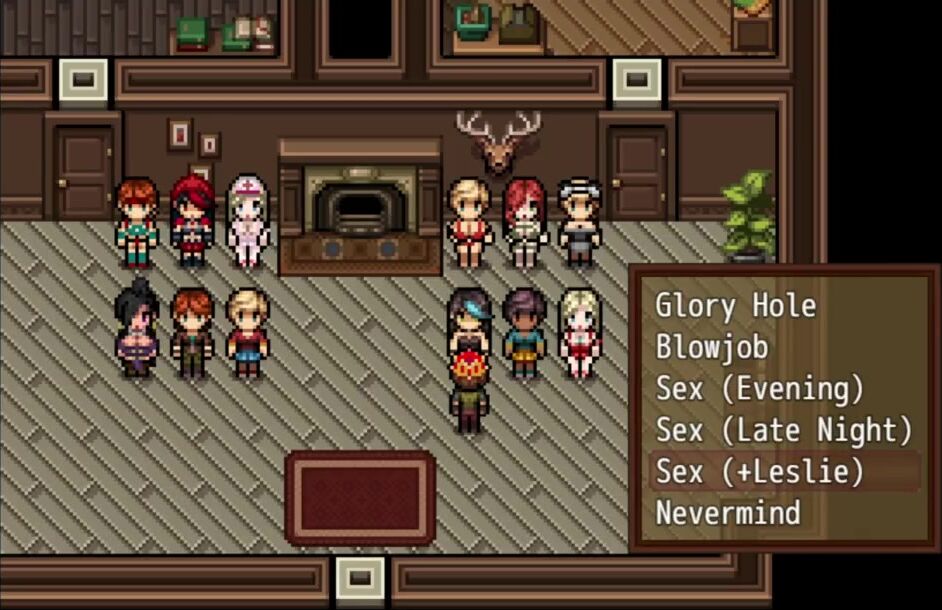Screen dimensions: 942x610
Task: Cancel by choosing Nevermind
Action: [x=728, y=513]
